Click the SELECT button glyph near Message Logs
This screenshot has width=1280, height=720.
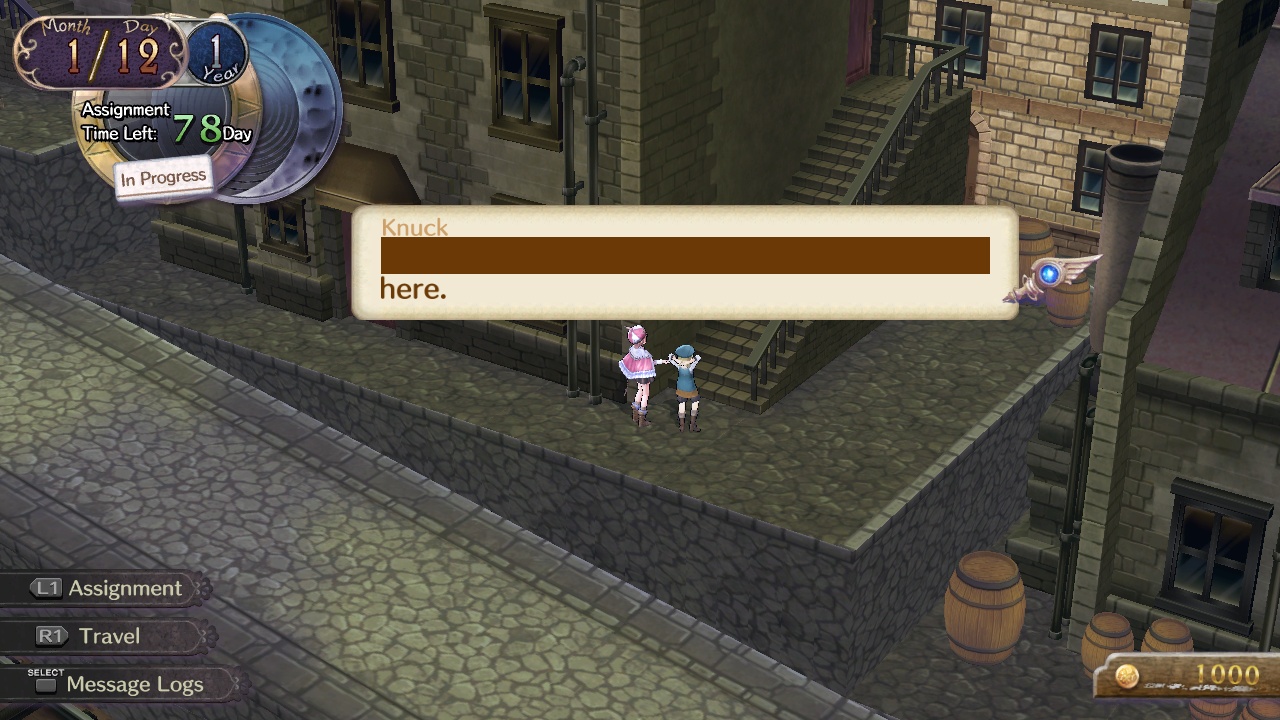coord(44,684)
